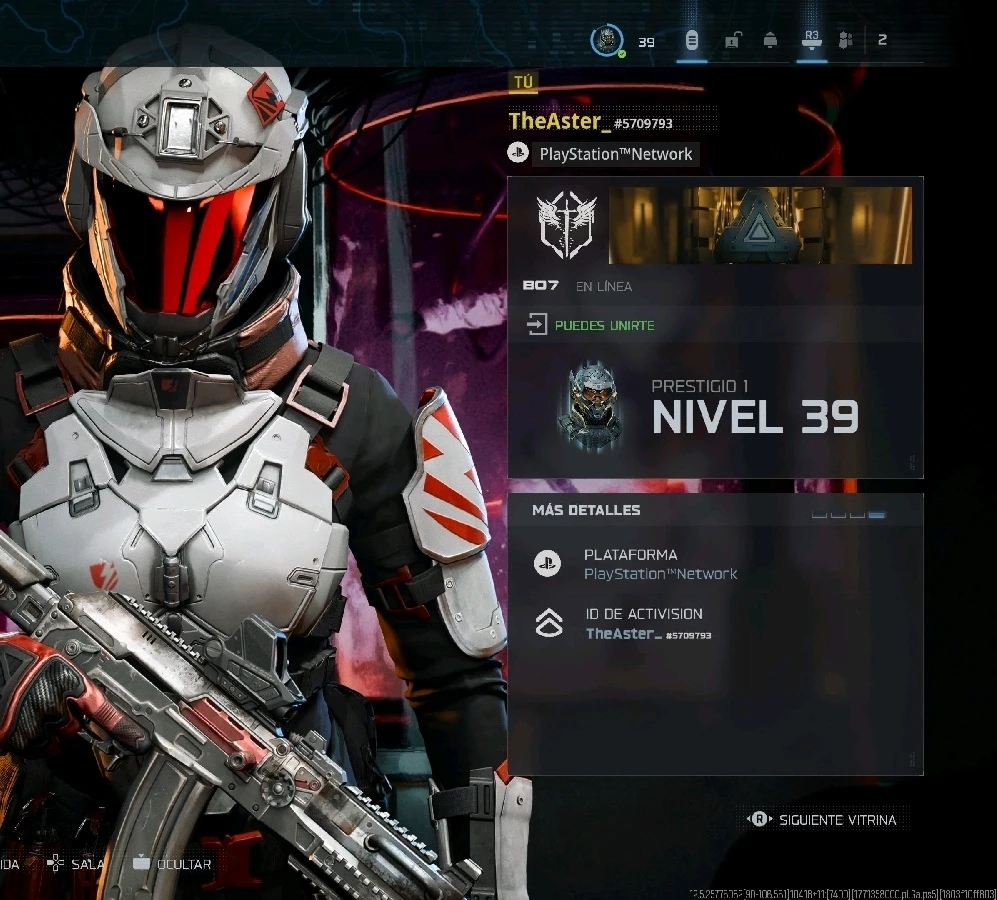Show the next showcase via Siguiente Vitrina

[823, 820]
